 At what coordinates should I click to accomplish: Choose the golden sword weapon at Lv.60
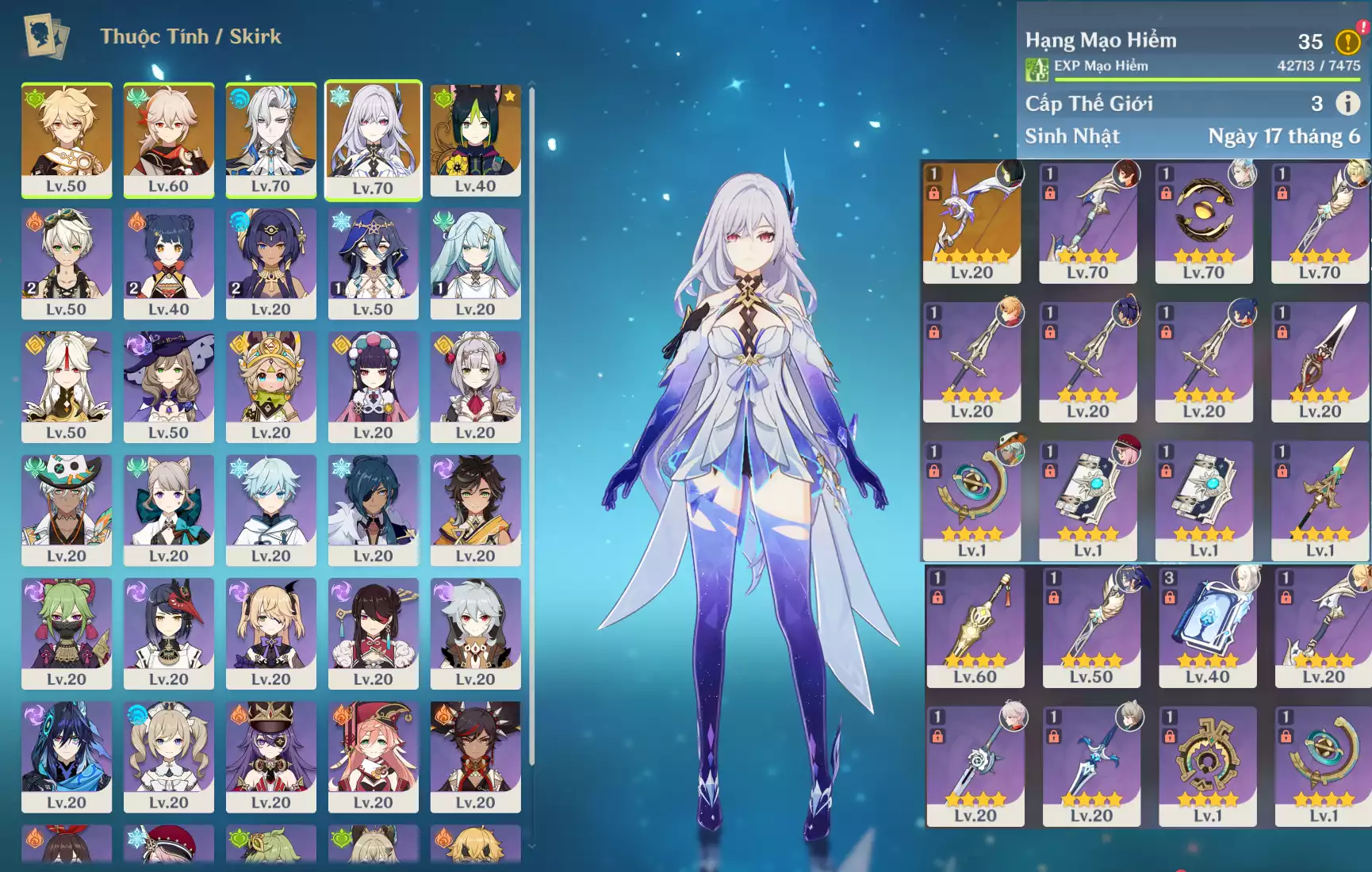[975, 625]
